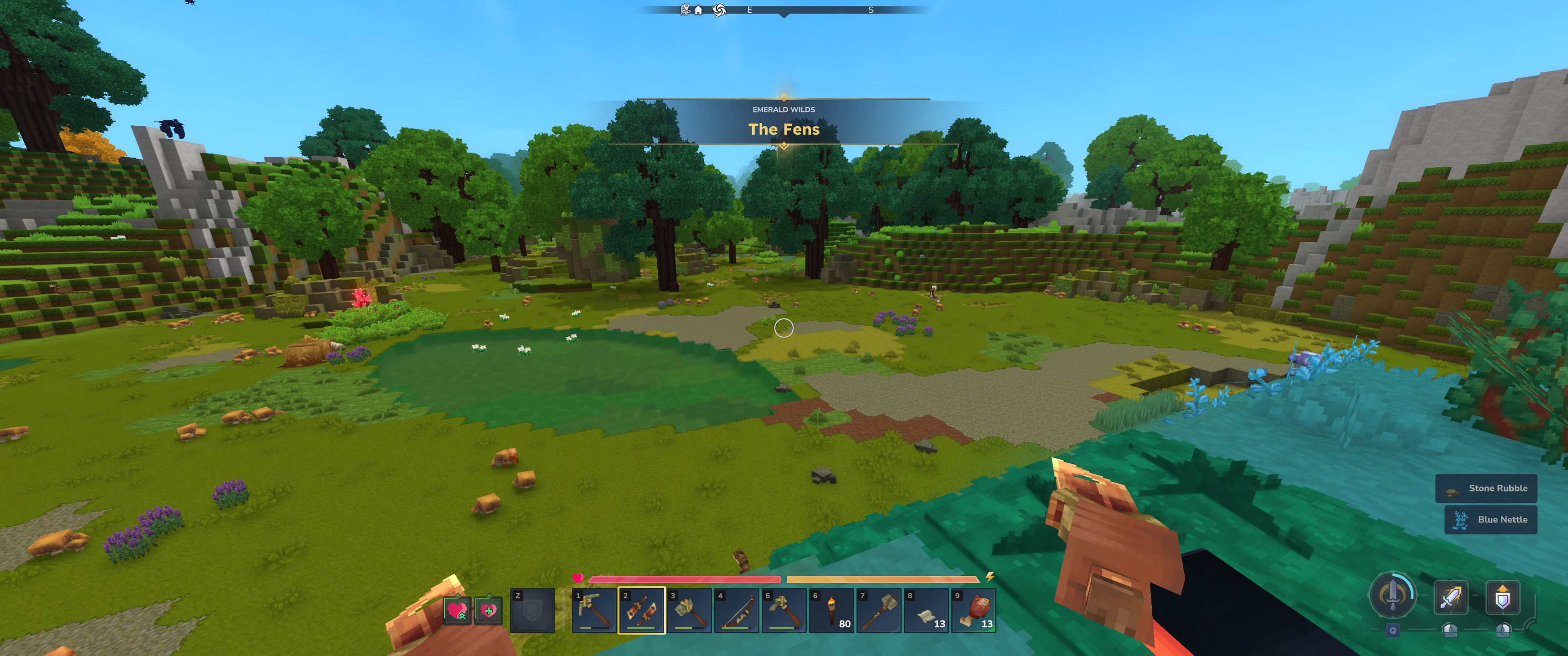Click the home marker on the compass
The width and height of the screenshot is (1568, 656).
698,10
